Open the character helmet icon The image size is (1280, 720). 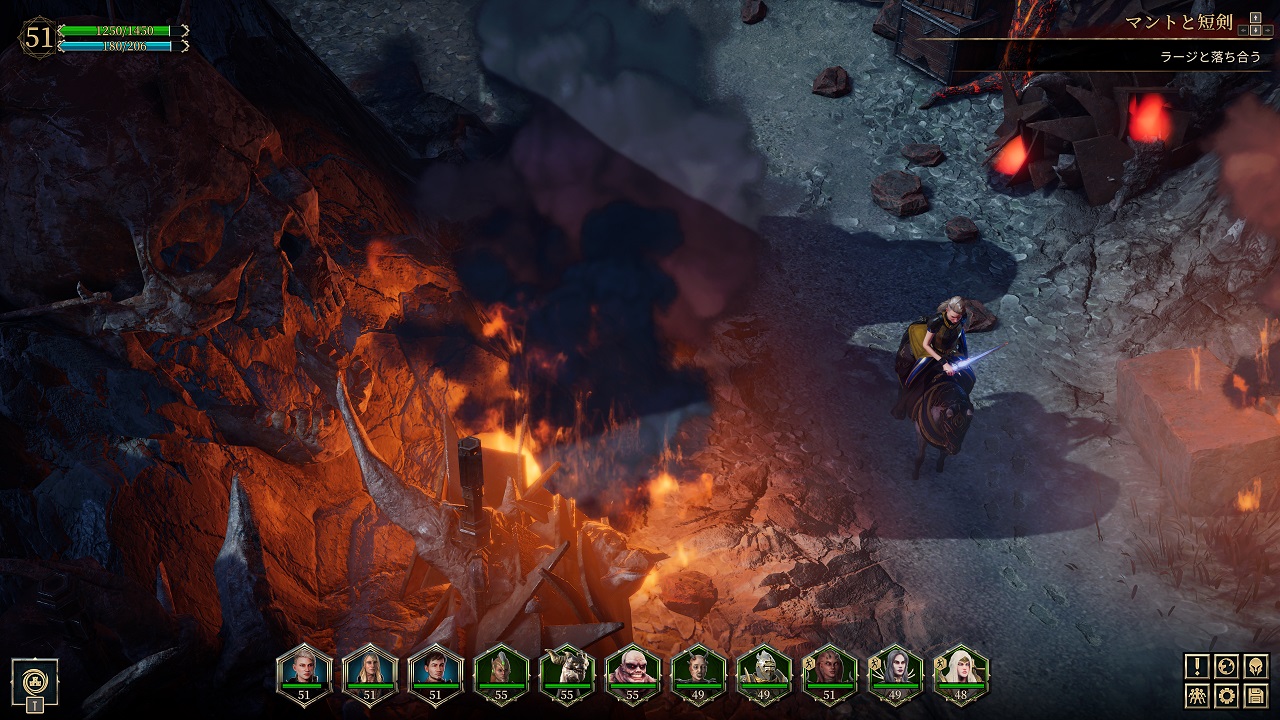(1256, 666)
